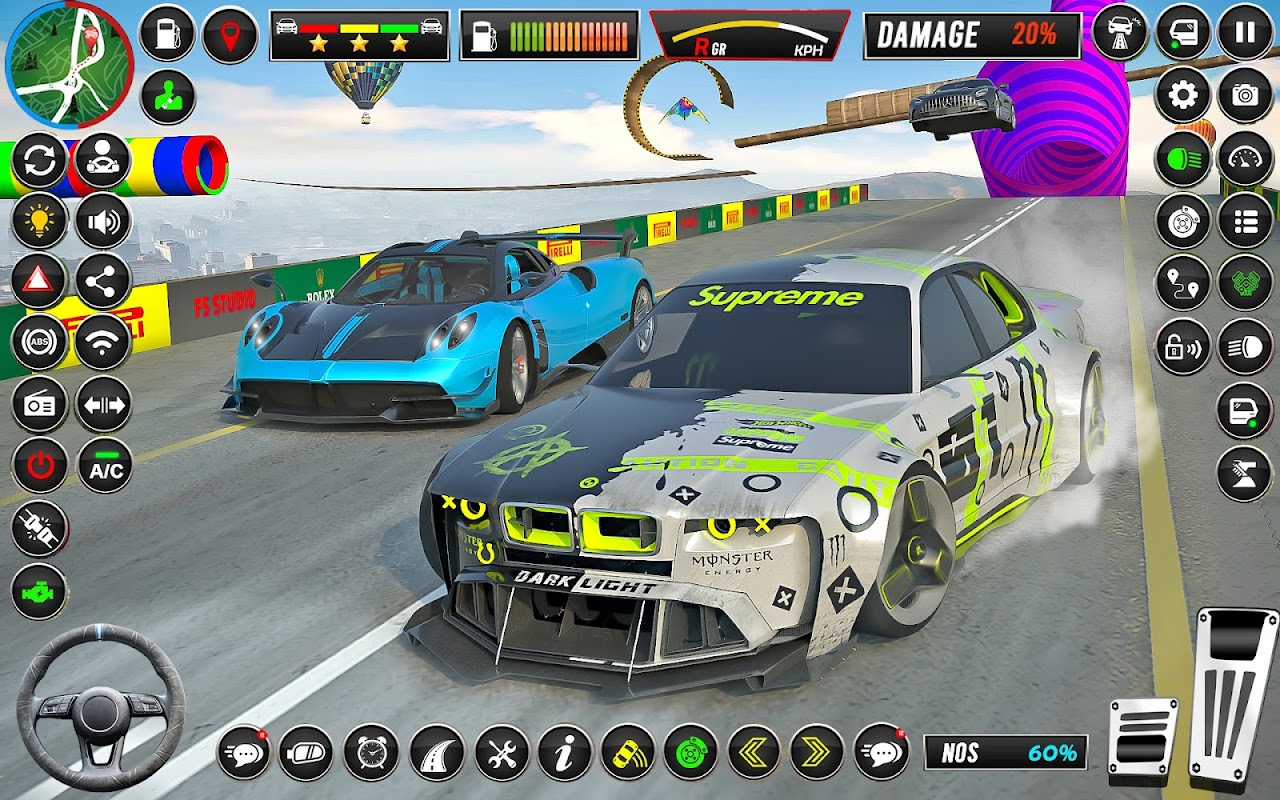Open the wrench and screwdriver repair button
This screenshot has height=800, width=1280.
[x=501, y=752]
